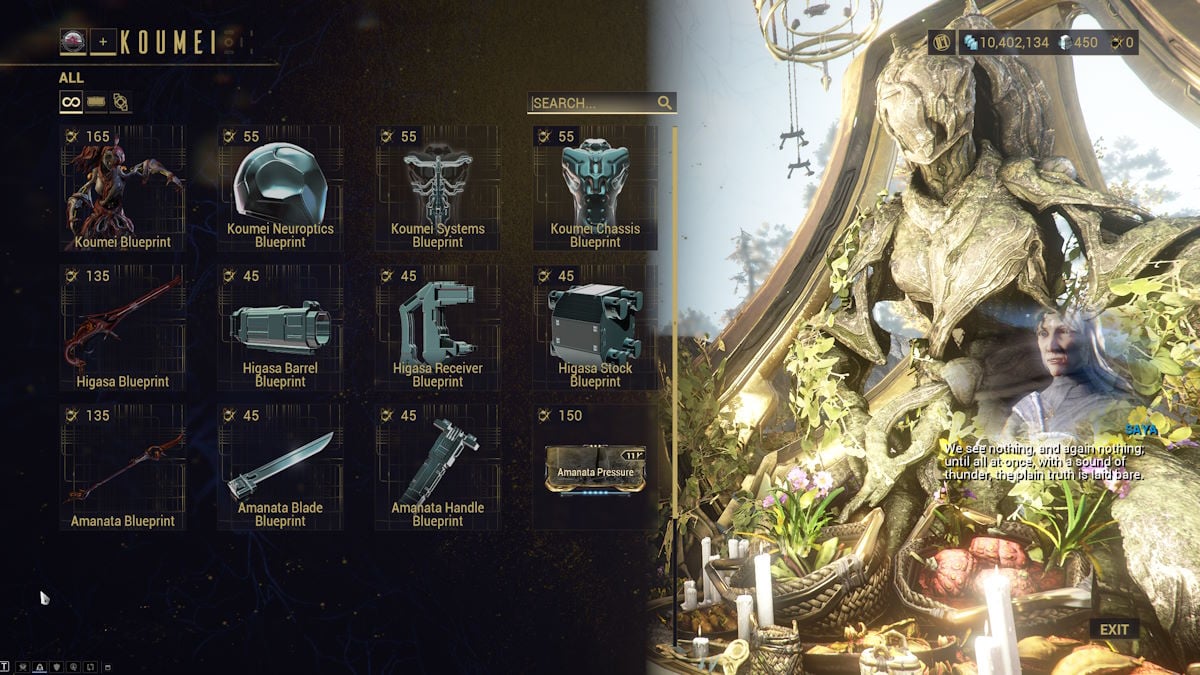
Task: Click the Search field
Action: [x=594, y=103]
